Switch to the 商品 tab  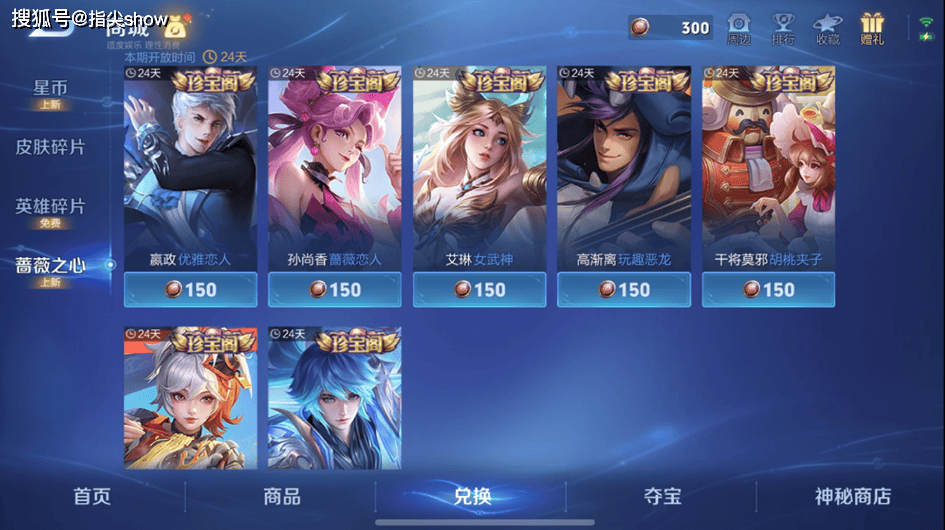pos(281,496)
